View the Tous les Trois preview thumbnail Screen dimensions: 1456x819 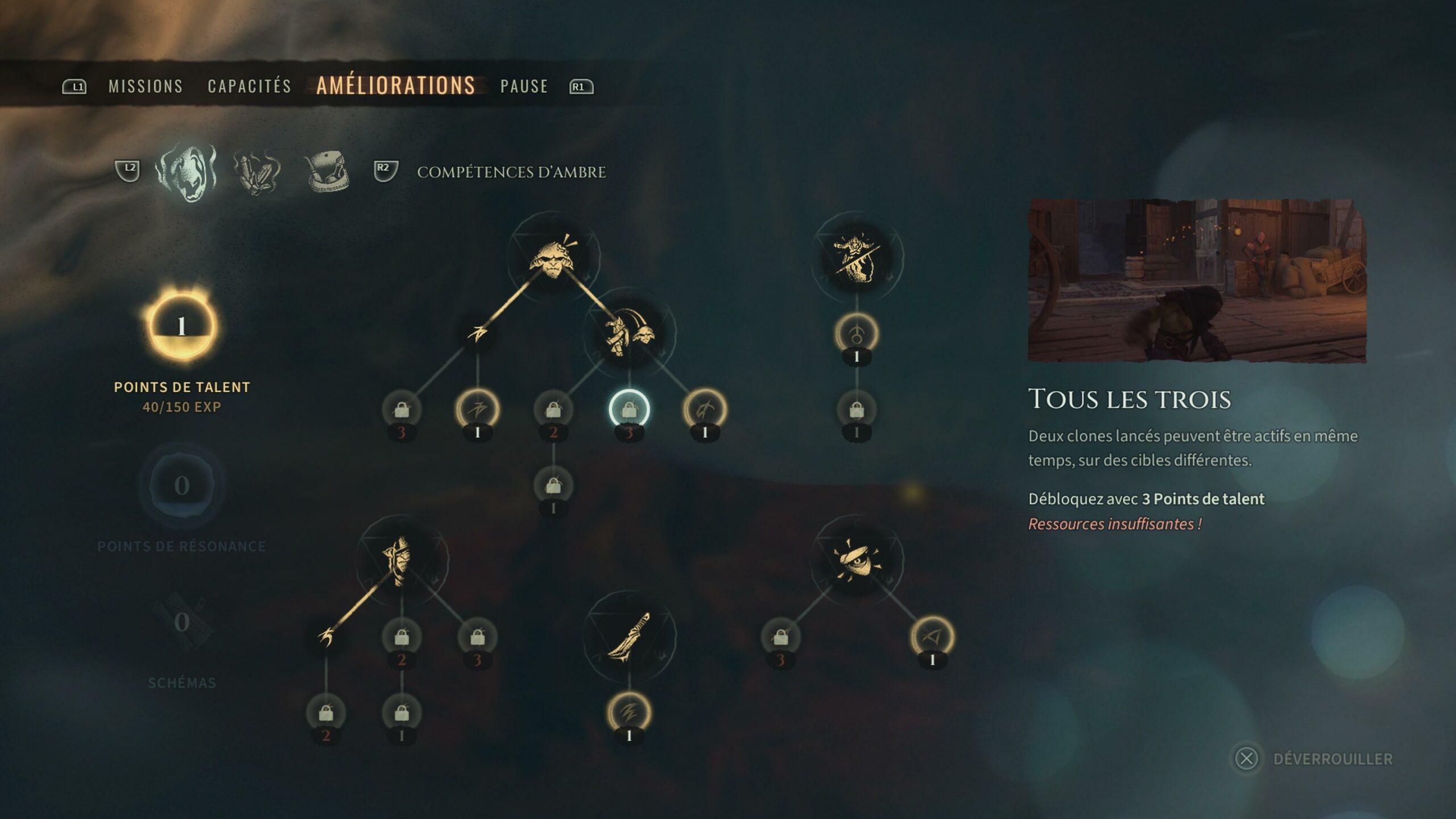1197,280
